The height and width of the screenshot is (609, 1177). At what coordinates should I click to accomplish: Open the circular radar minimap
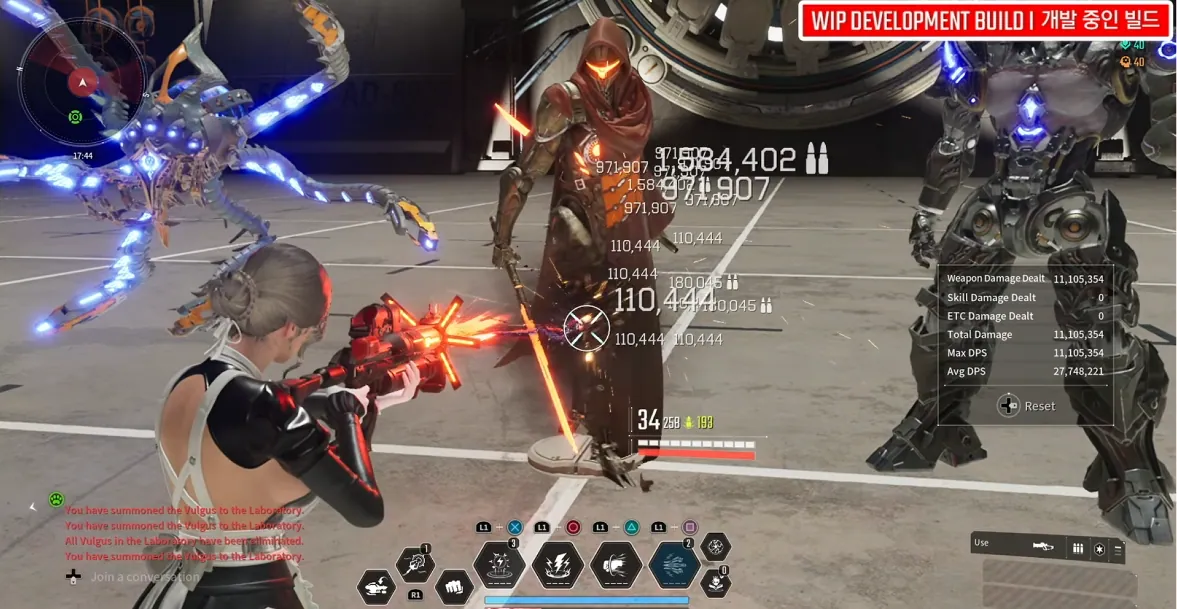[x=82, y=82]
